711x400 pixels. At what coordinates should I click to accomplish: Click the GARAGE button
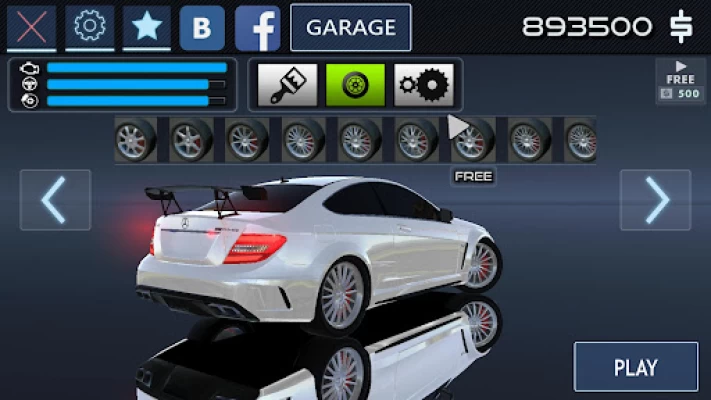(x=350, y=27)
